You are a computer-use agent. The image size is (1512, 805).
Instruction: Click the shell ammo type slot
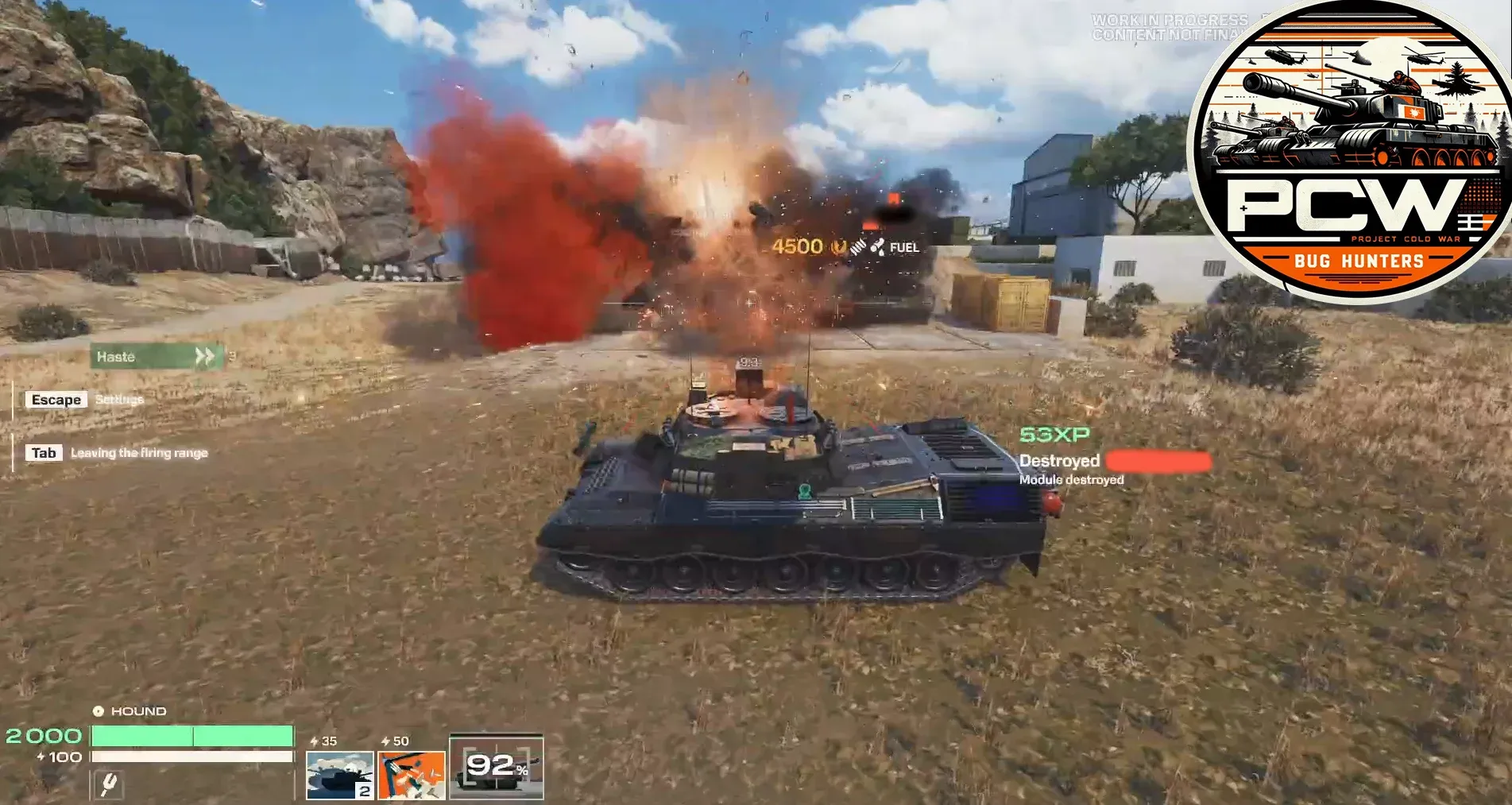[x=109, y=785]
